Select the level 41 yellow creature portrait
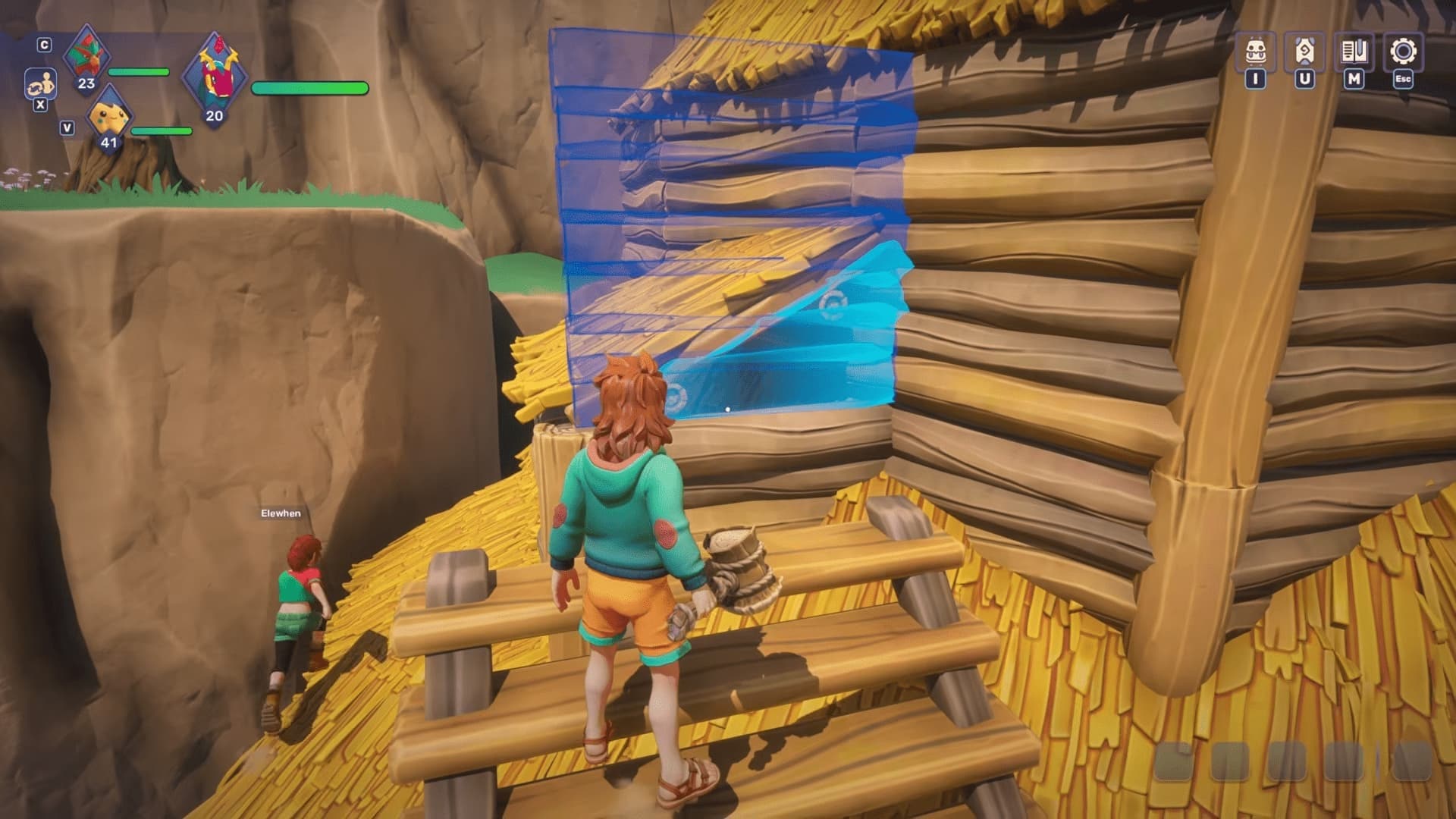This screenshot has height=819, width=1456. 109,118
